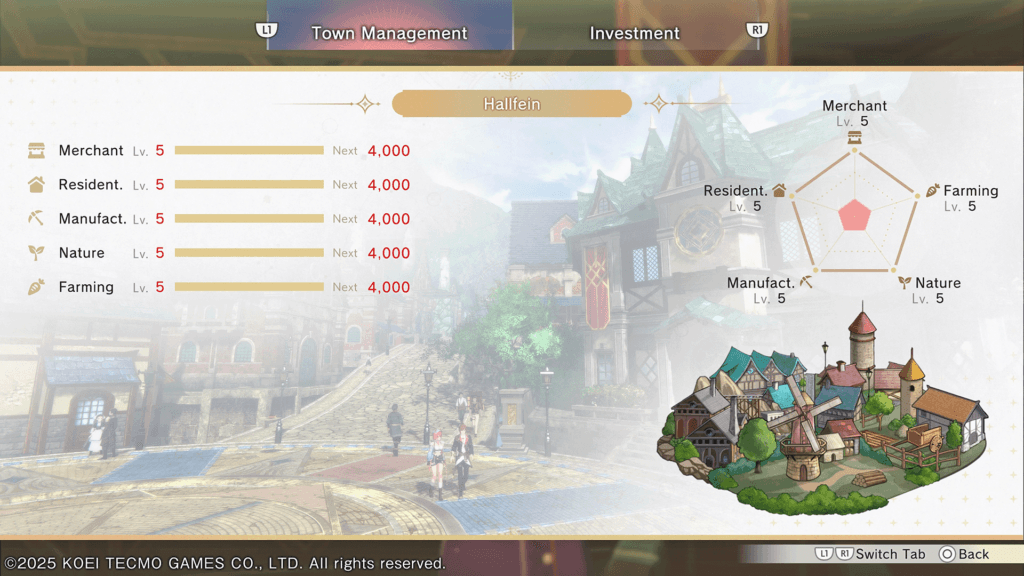The height and width of the screenshot is (576, 1024).
Task: Go back using the Back button
Action: (964, 554)
